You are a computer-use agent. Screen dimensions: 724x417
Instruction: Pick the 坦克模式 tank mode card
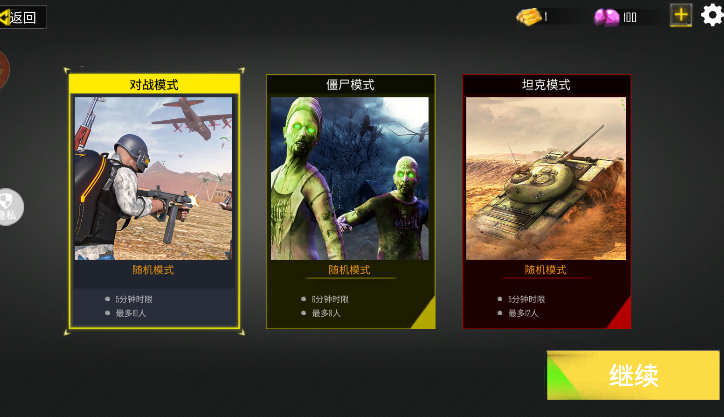(546, 200)
